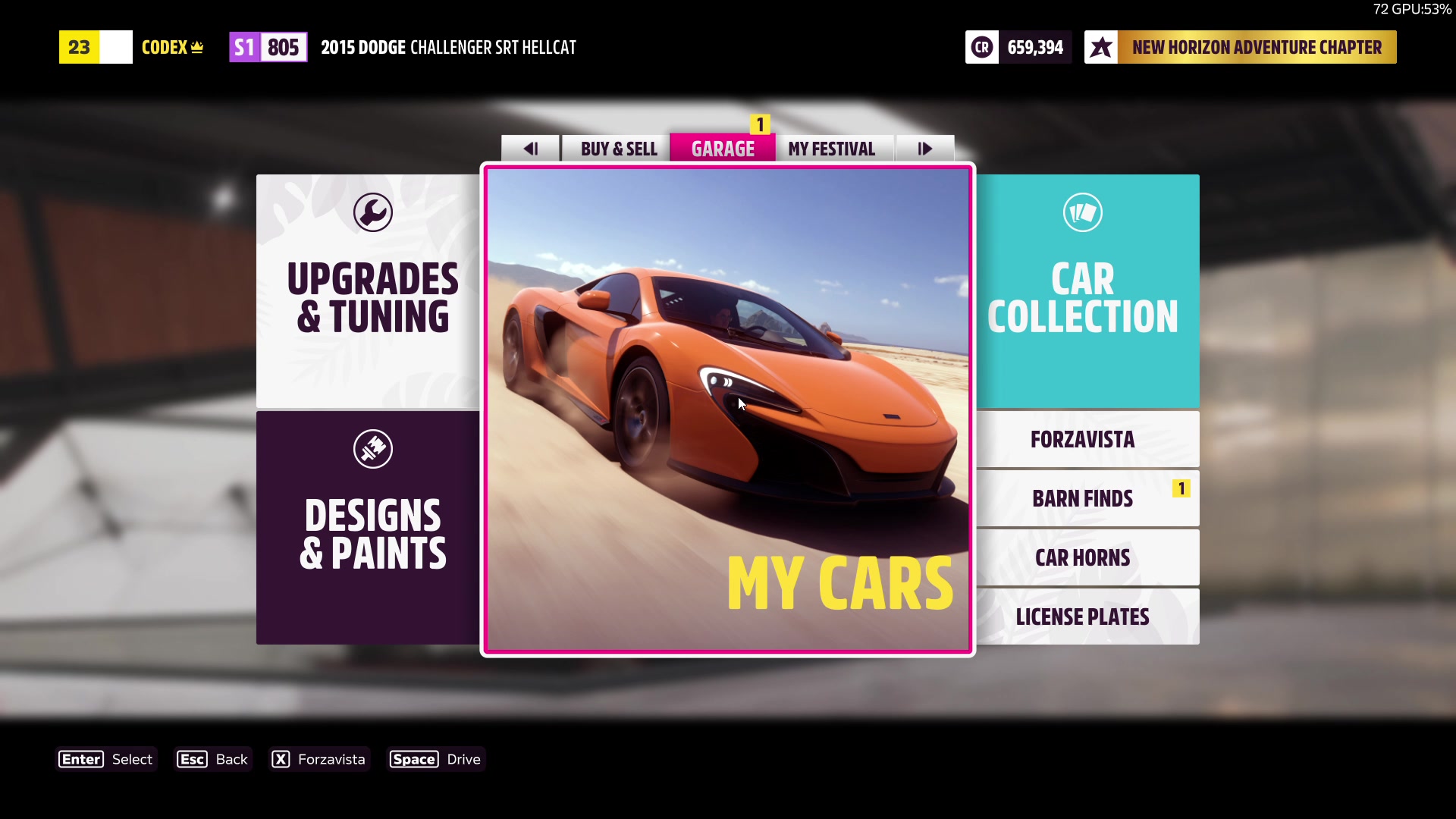Select Car Horns
The height and width of the screenshot is (819, 1456).
1087,557
